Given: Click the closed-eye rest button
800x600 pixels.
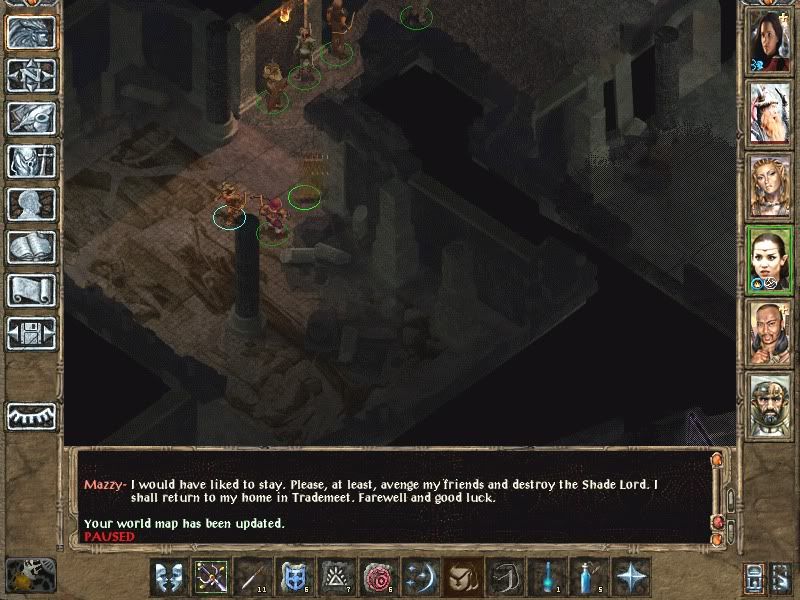Looking at the screenshot, I should [31, 416].
